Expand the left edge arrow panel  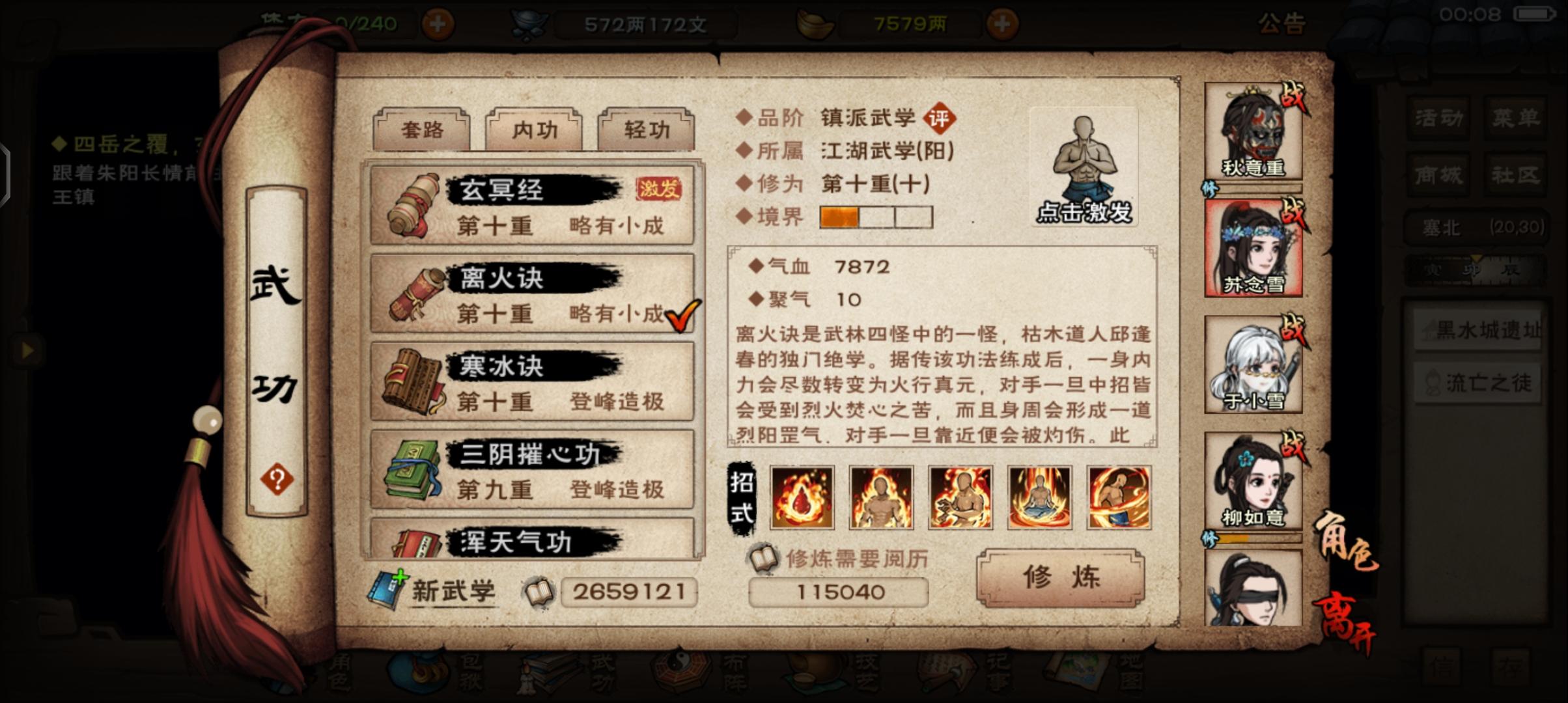27,350
